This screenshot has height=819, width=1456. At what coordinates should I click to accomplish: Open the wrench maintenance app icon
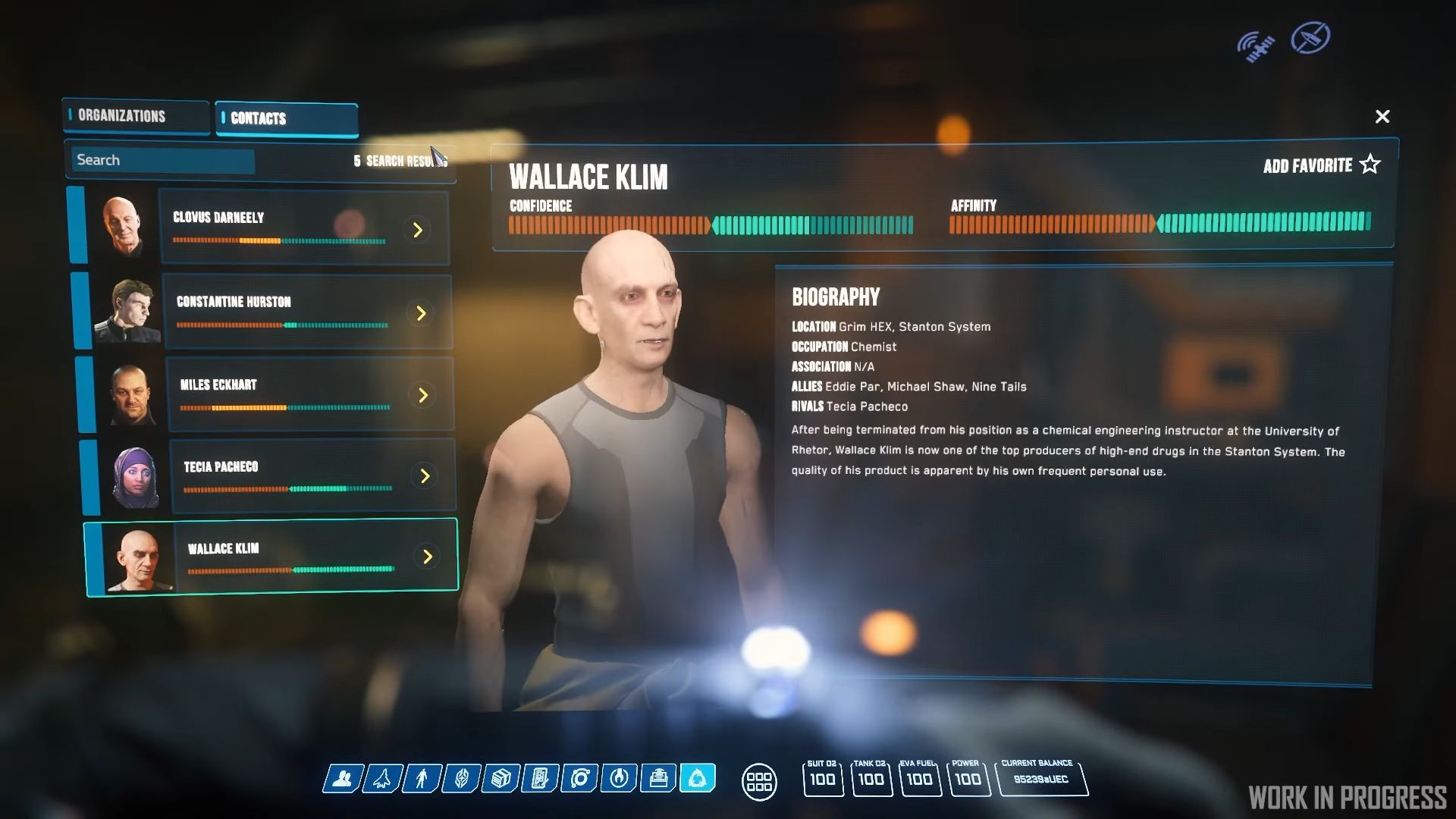[619, 778]
